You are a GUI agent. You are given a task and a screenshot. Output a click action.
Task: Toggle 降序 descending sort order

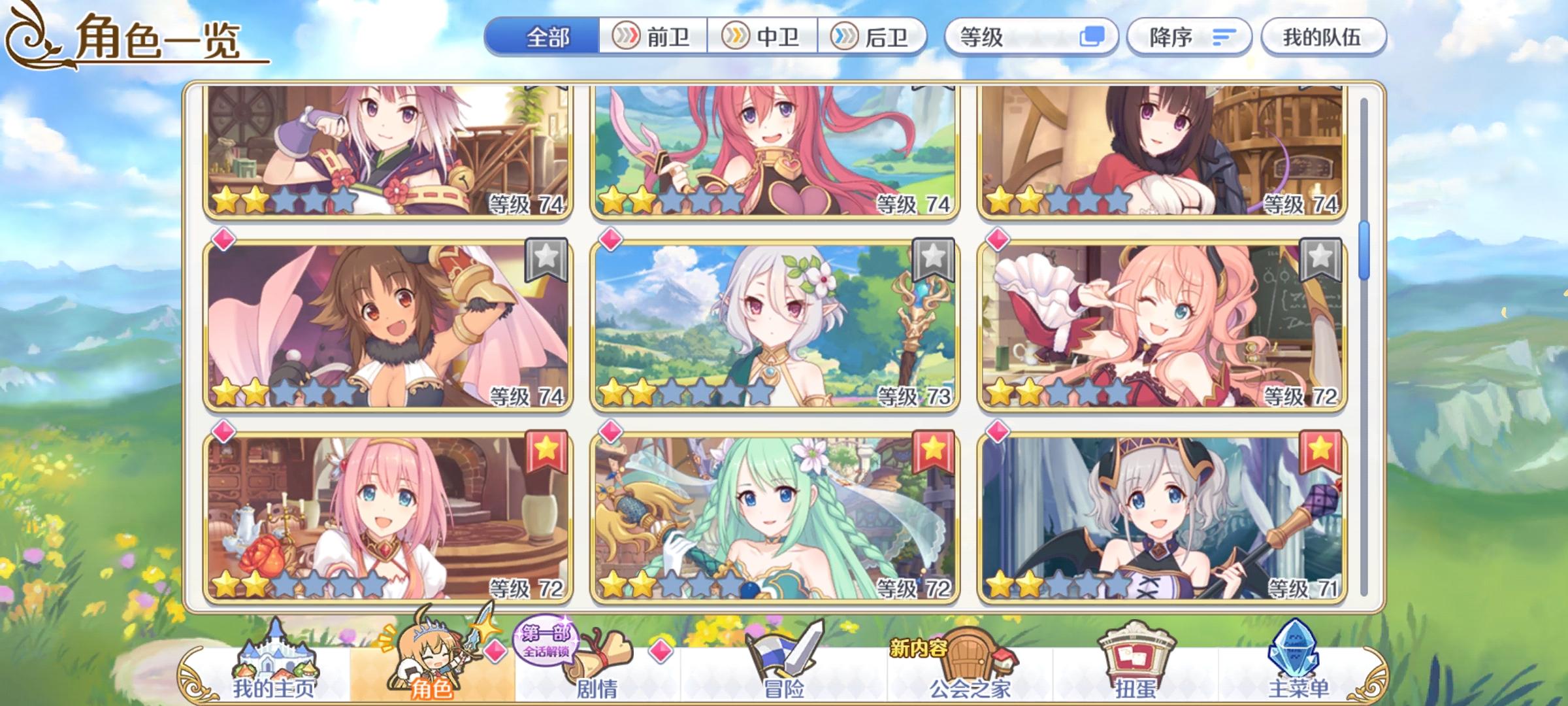(1189, 37)
